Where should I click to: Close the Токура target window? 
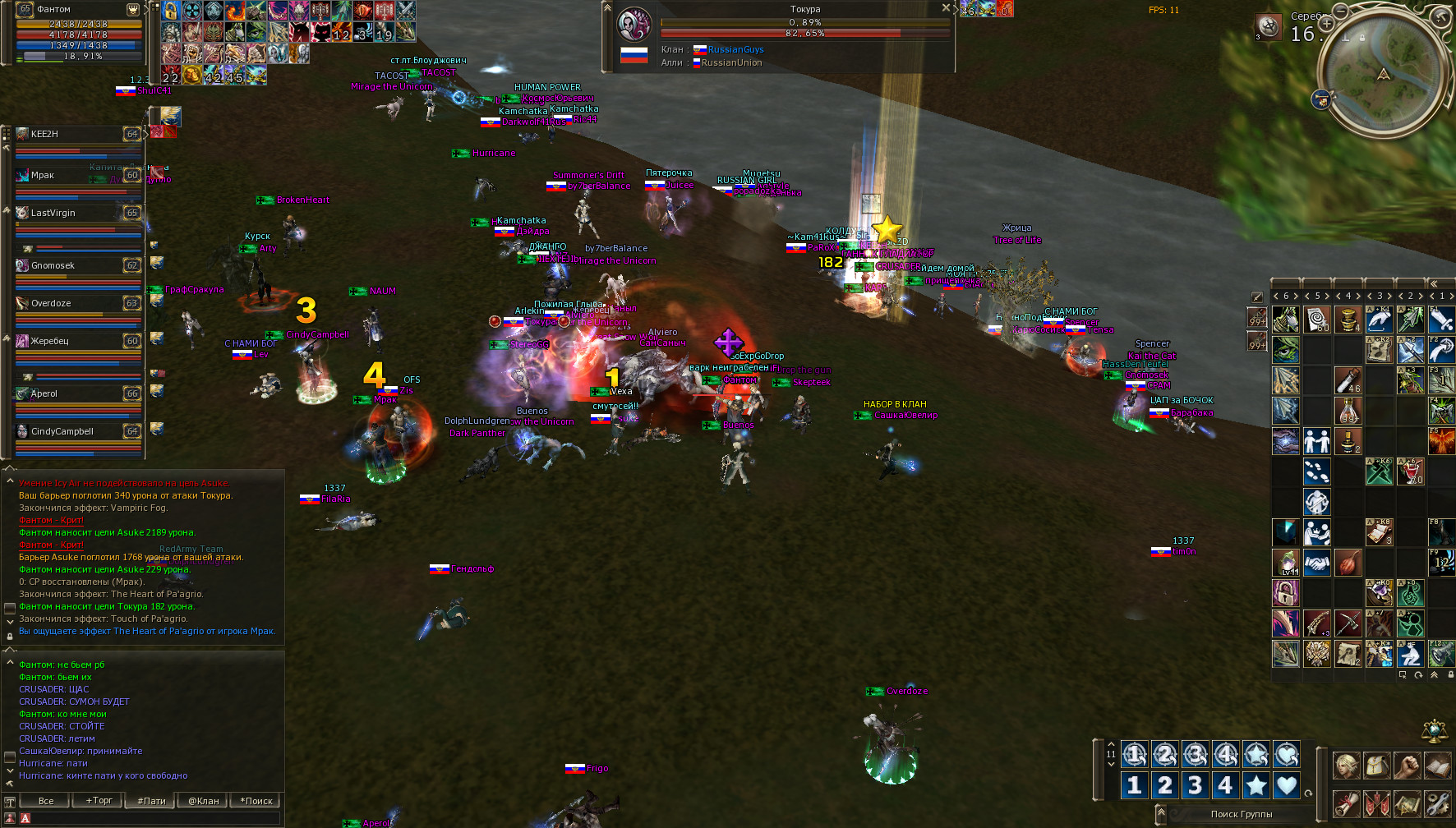(945, 7)
